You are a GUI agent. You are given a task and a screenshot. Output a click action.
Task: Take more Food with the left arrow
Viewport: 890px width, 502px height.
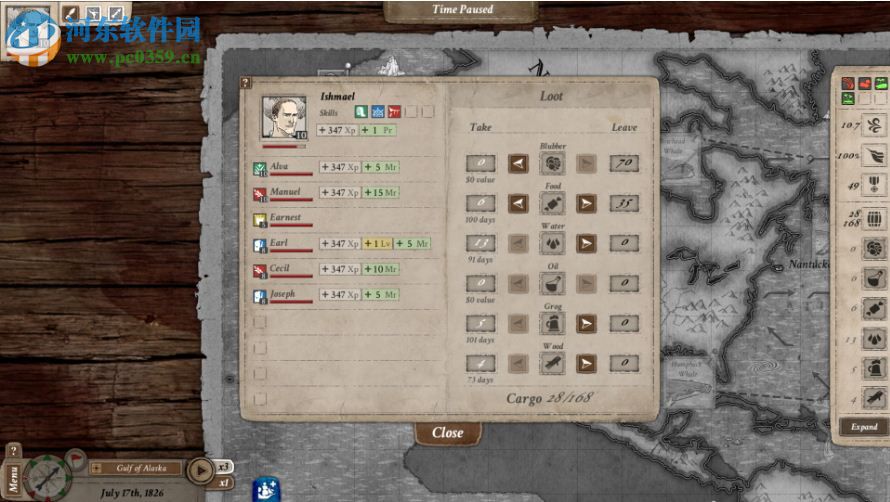point(518,204)
